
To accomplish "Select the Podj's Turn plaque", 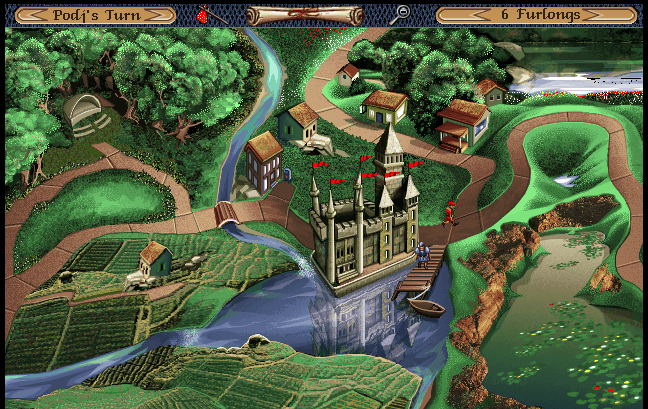I will coord(96,15).
